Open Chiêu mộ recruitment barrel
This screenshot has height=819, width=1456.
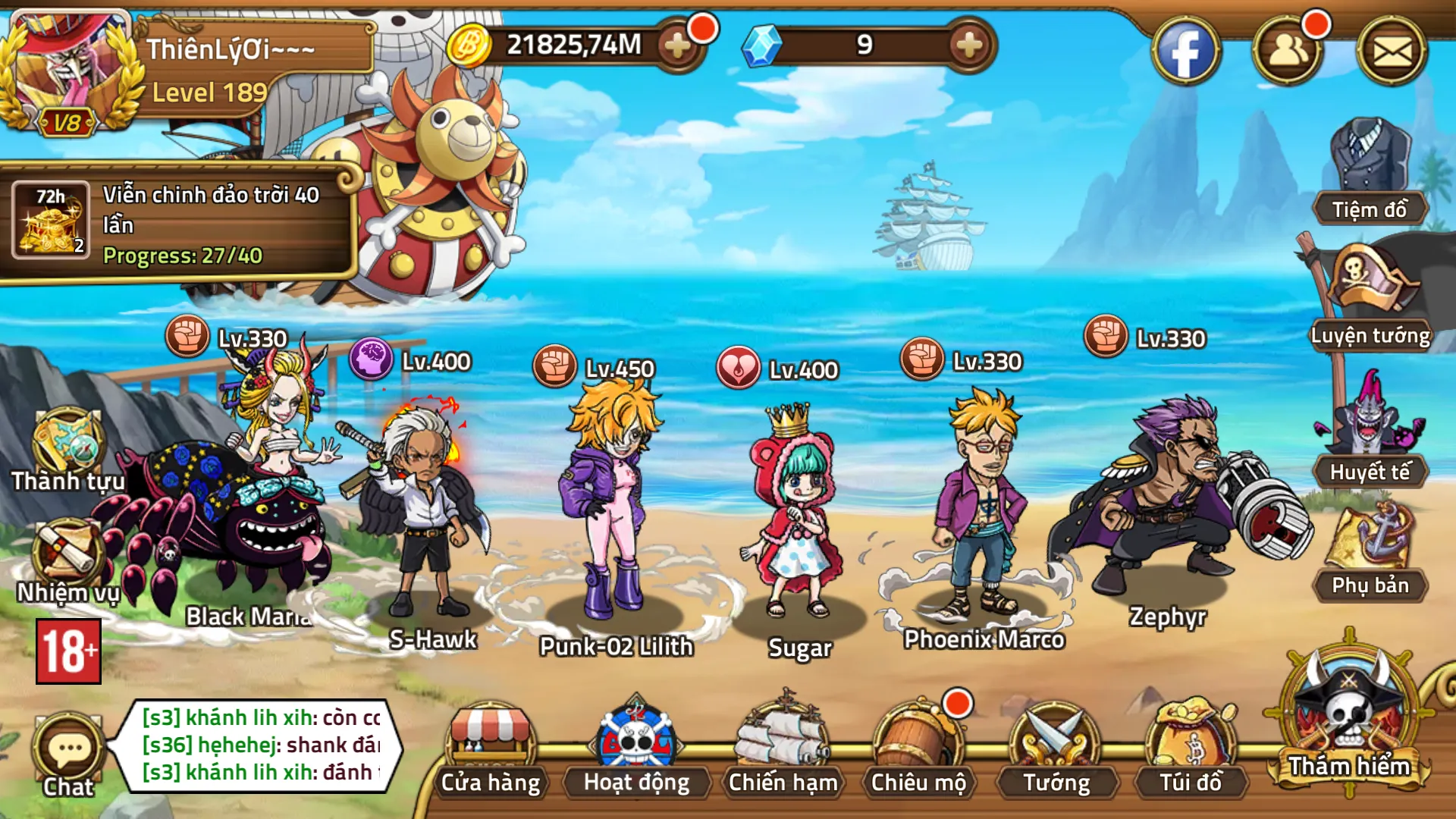pyautogui.click(x=918, y=747)
